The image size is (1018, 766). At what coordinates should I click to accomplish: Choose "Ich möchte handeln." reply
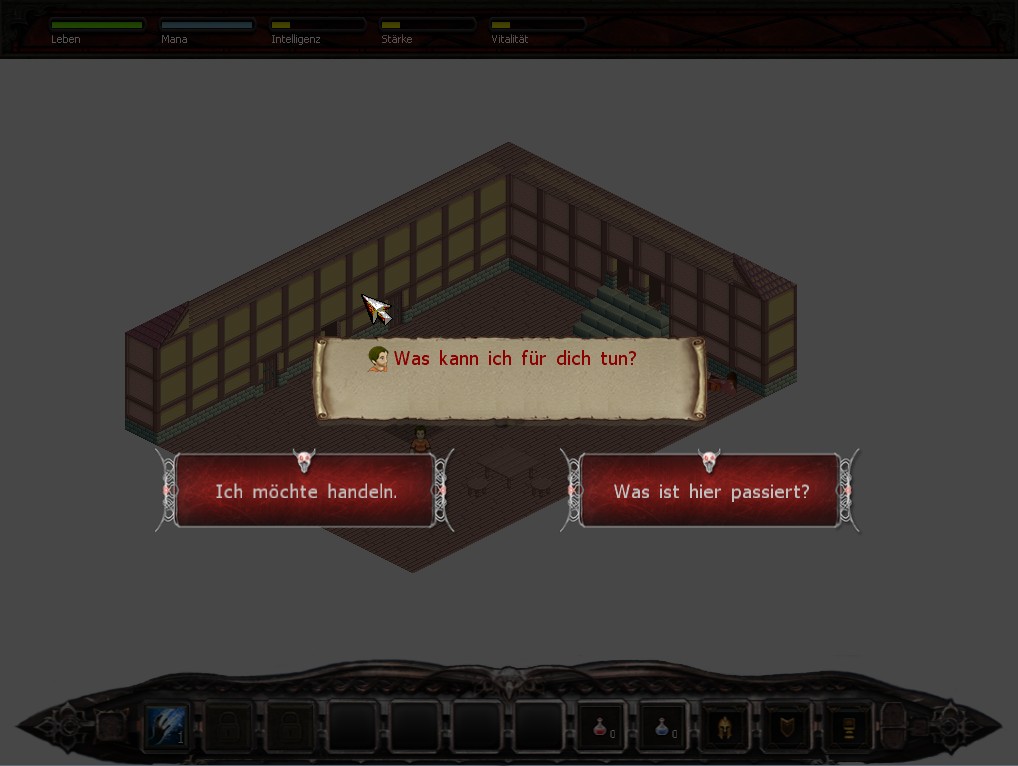(x=305, y=491)
